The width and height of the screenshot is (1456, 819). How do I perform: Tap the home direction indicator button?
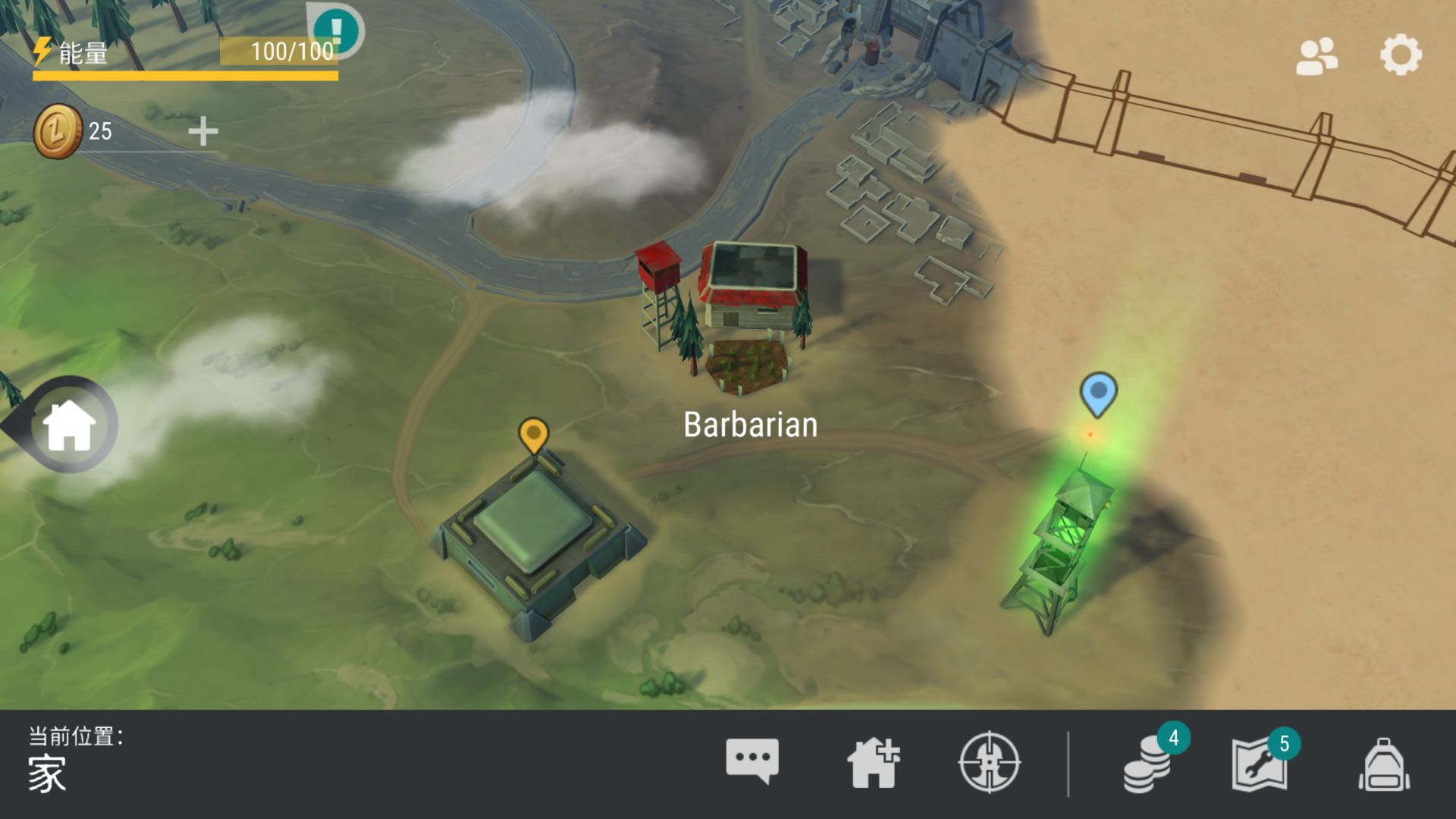(68, 425)
